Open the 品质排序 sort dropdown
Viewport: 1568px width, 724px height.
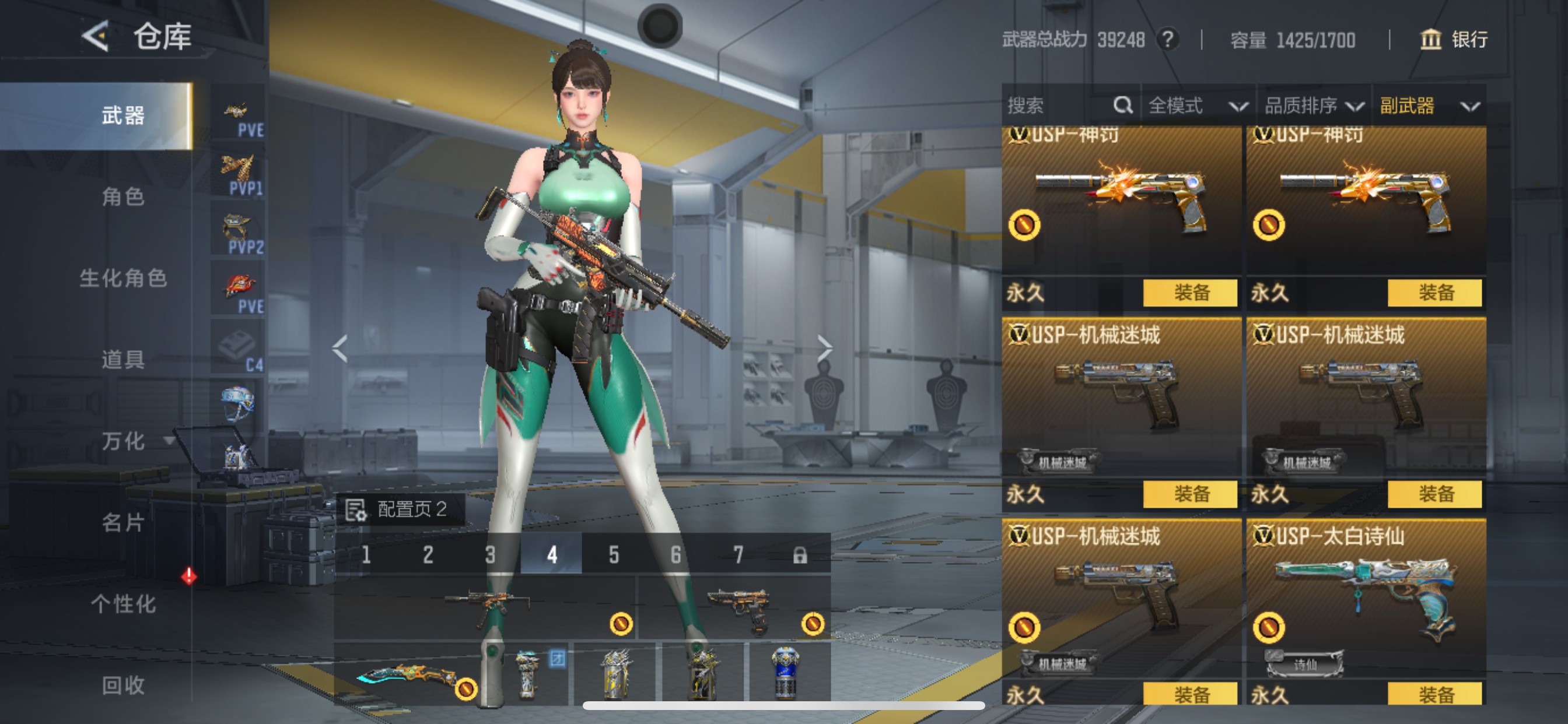tap(1314, 106)
